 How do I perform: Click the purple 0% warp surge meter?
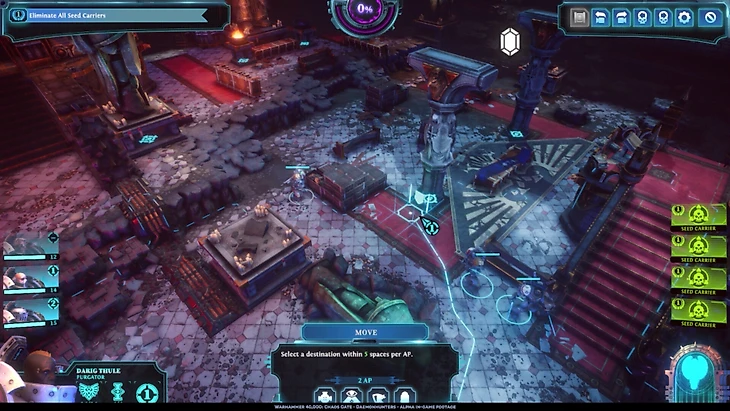tap(364, 9)
